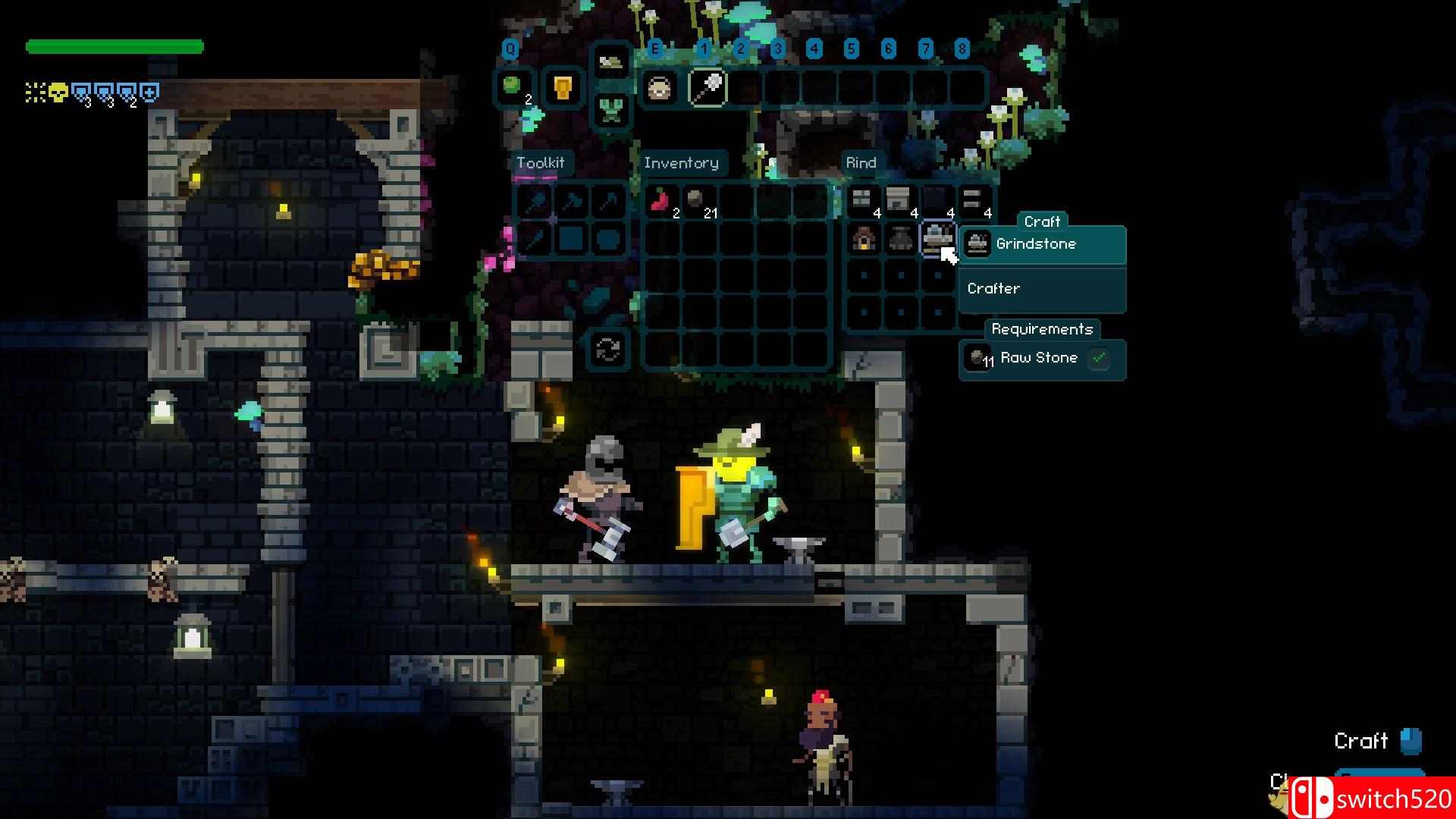Select the Grindstone crafting recipe slot
The image size is (1456, 819).
point(937,238)
